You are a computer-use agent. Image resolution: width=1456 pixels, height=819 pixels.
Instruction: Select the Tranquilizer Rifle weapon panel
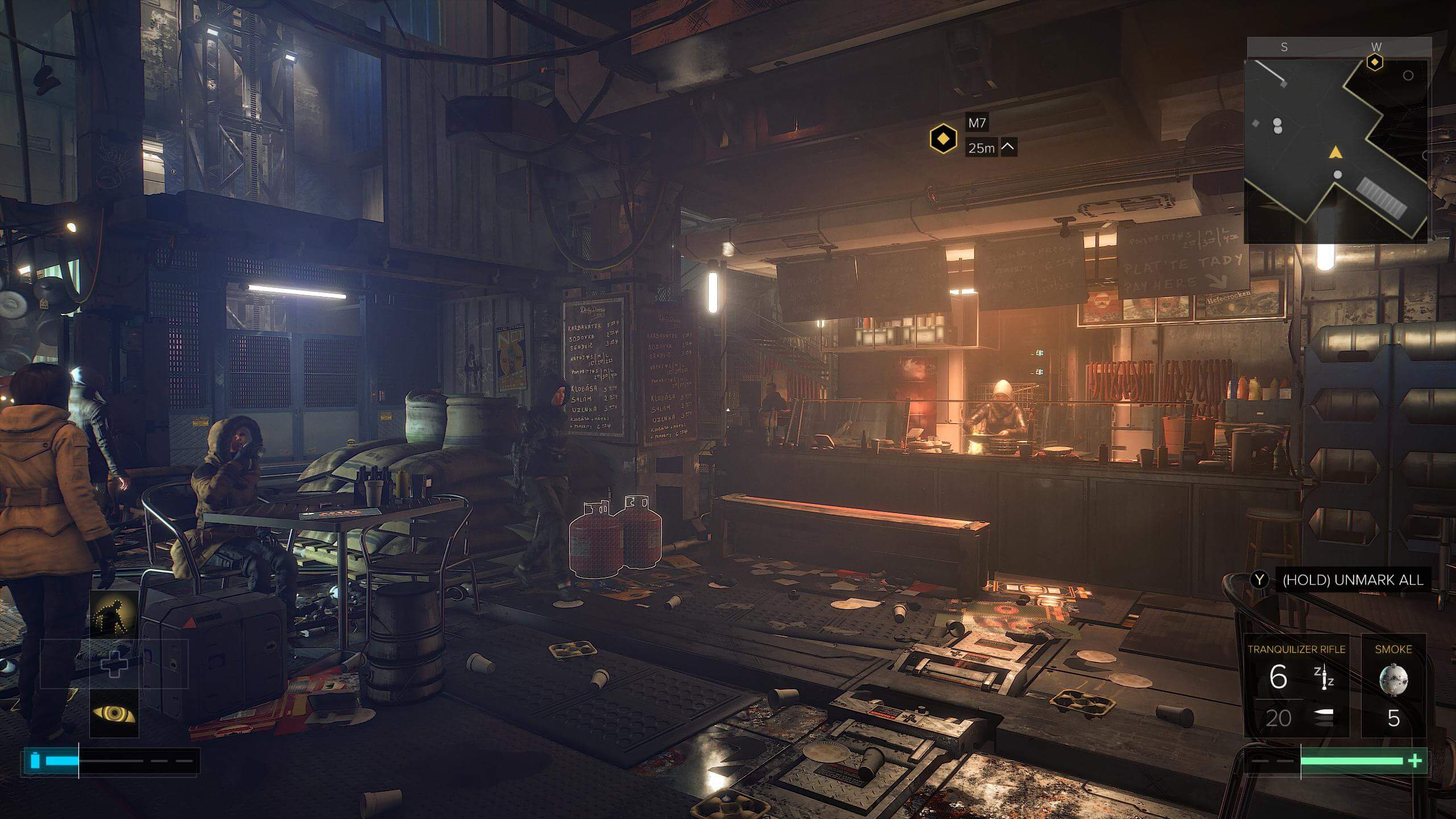[x=1296, y=685]
